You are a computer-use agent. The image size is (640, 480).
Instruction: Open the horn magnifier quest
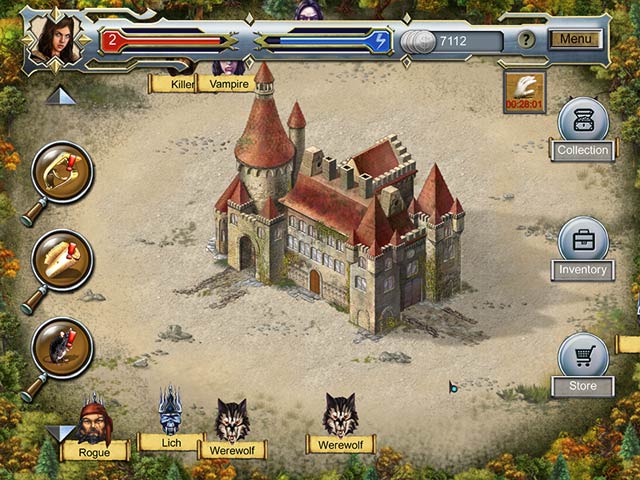point(62,172)
